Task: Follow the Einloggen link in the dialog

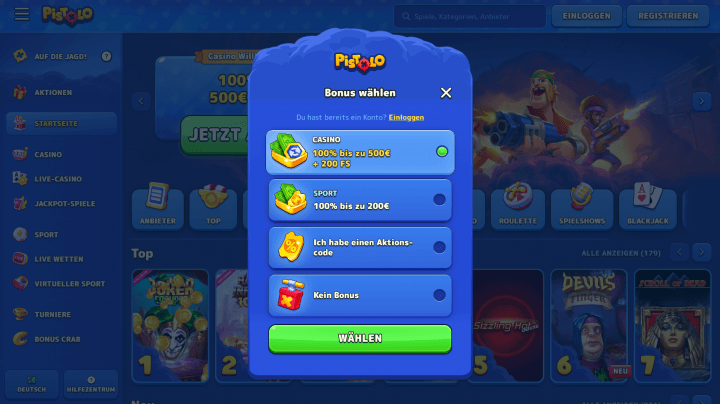Action: coord(406,117)
